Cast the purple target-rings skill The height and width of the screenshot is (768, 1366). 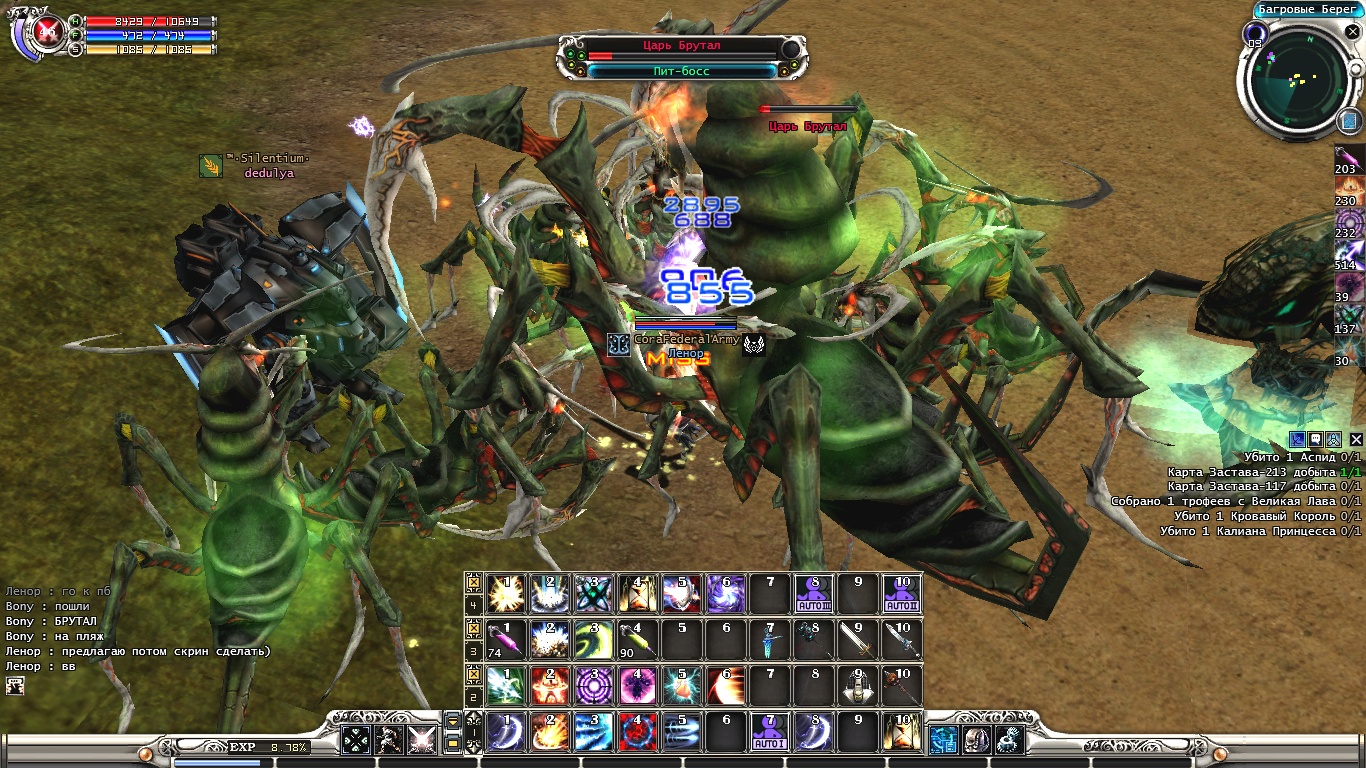pos(594,686)
